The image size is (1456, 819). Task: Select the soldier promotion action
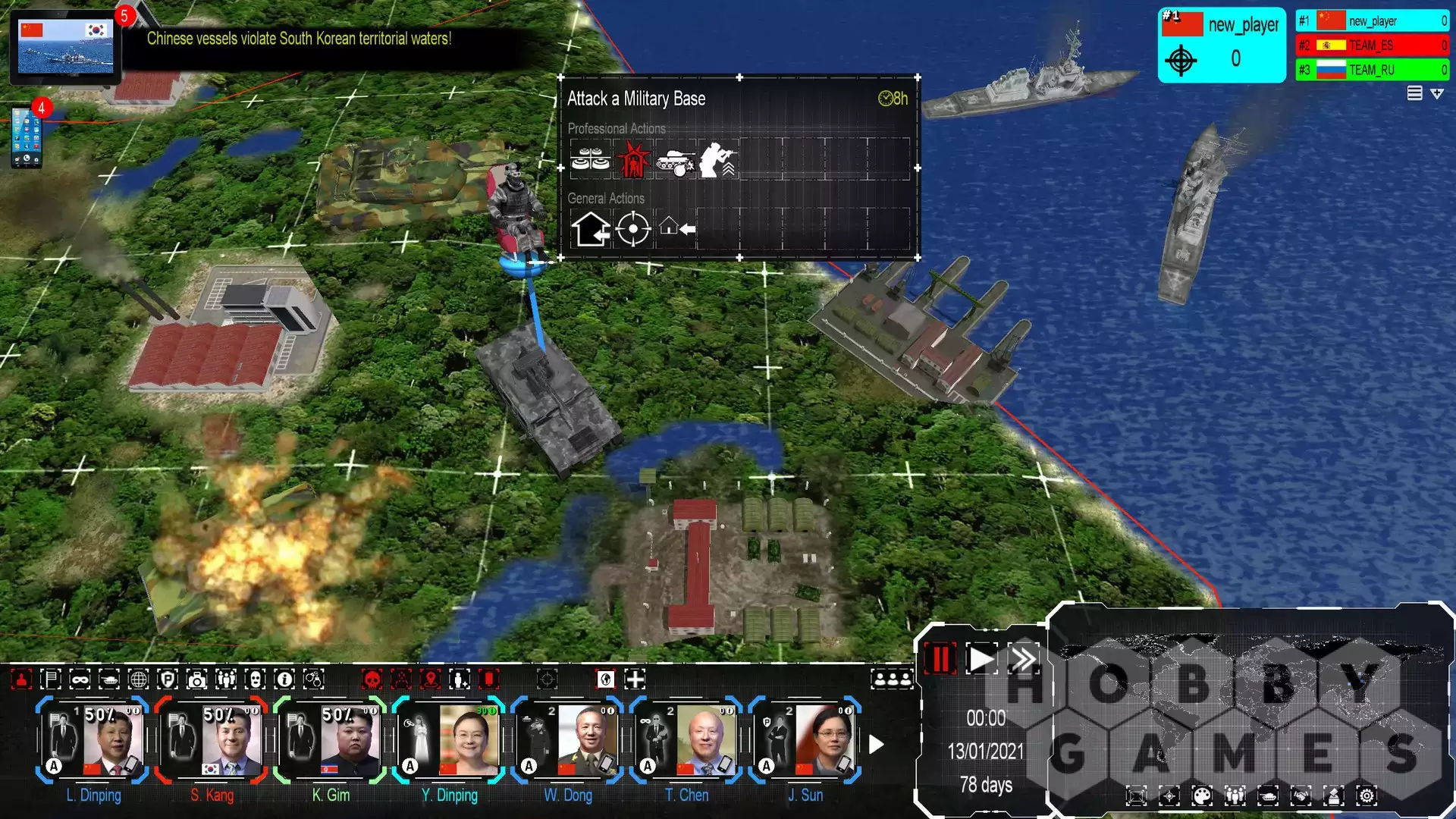[717, 160]
